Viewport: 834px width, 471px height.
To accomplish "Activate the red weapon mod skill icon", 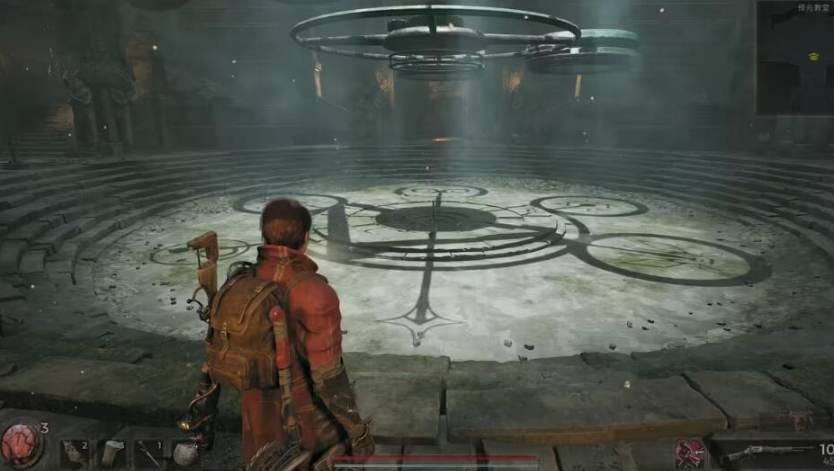I will 690,454.
